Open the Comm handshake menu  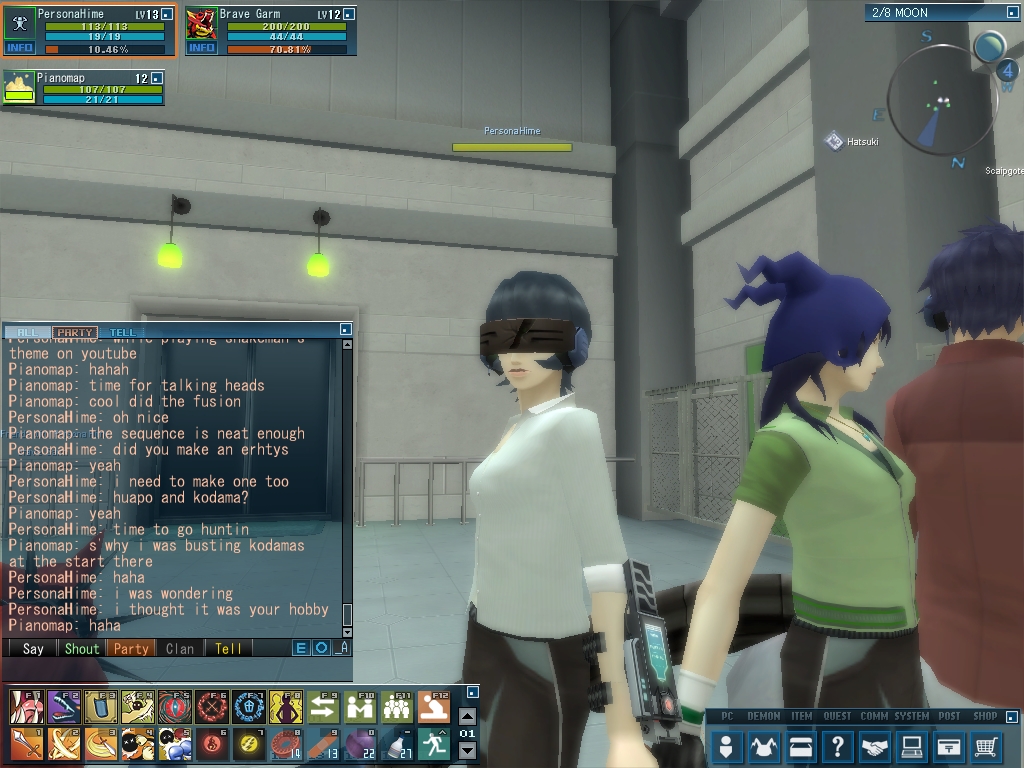875,745
